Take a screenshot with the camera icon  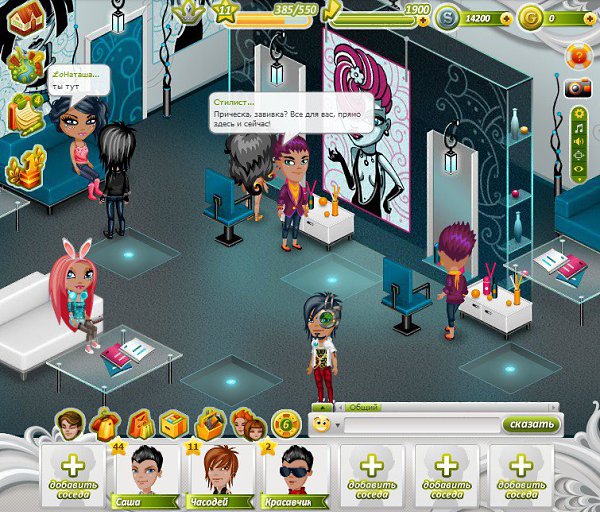tap(577, 88)
